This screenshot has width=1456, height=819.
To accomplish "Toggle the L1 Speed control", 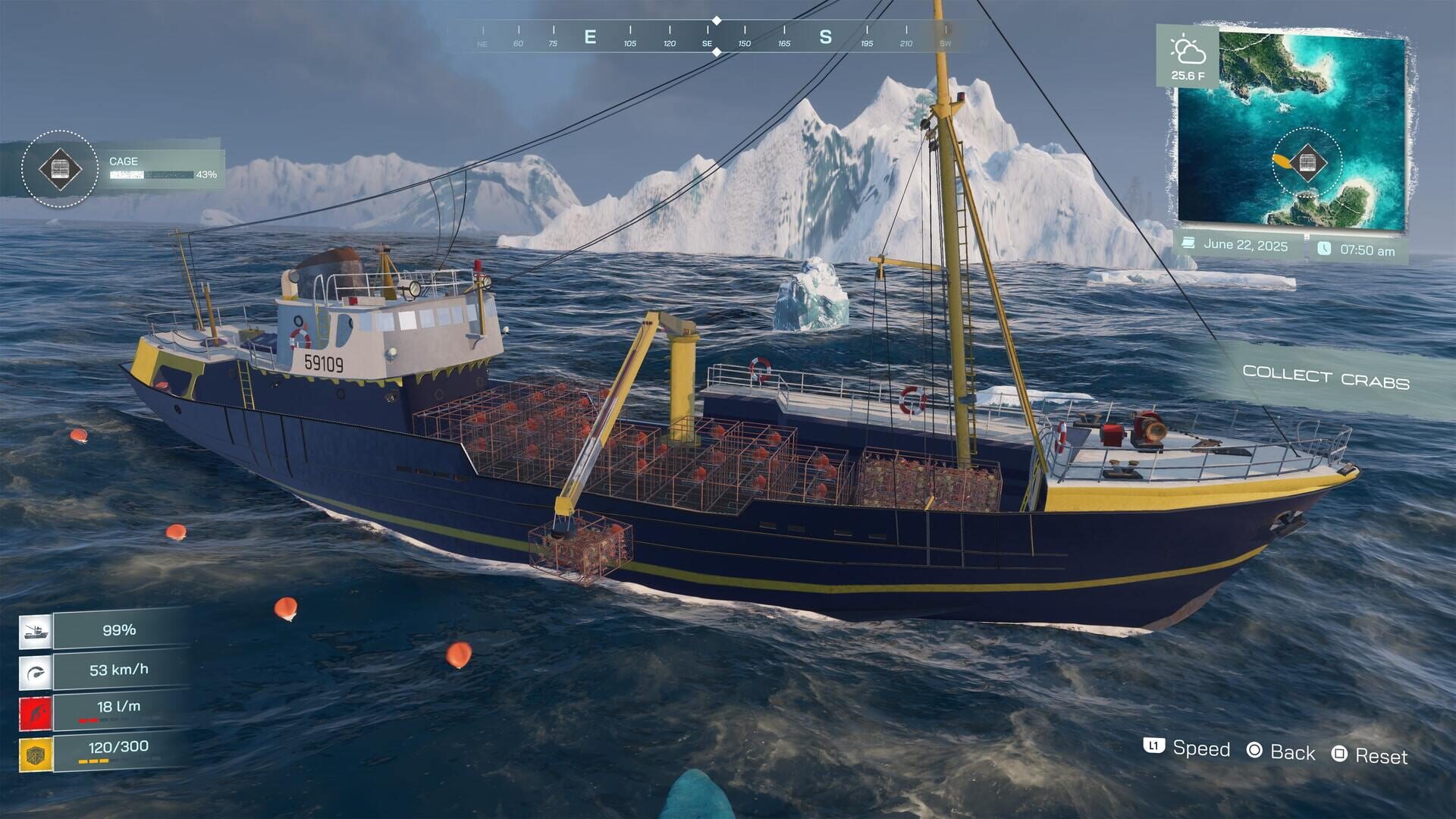I will click(1155, 749).
